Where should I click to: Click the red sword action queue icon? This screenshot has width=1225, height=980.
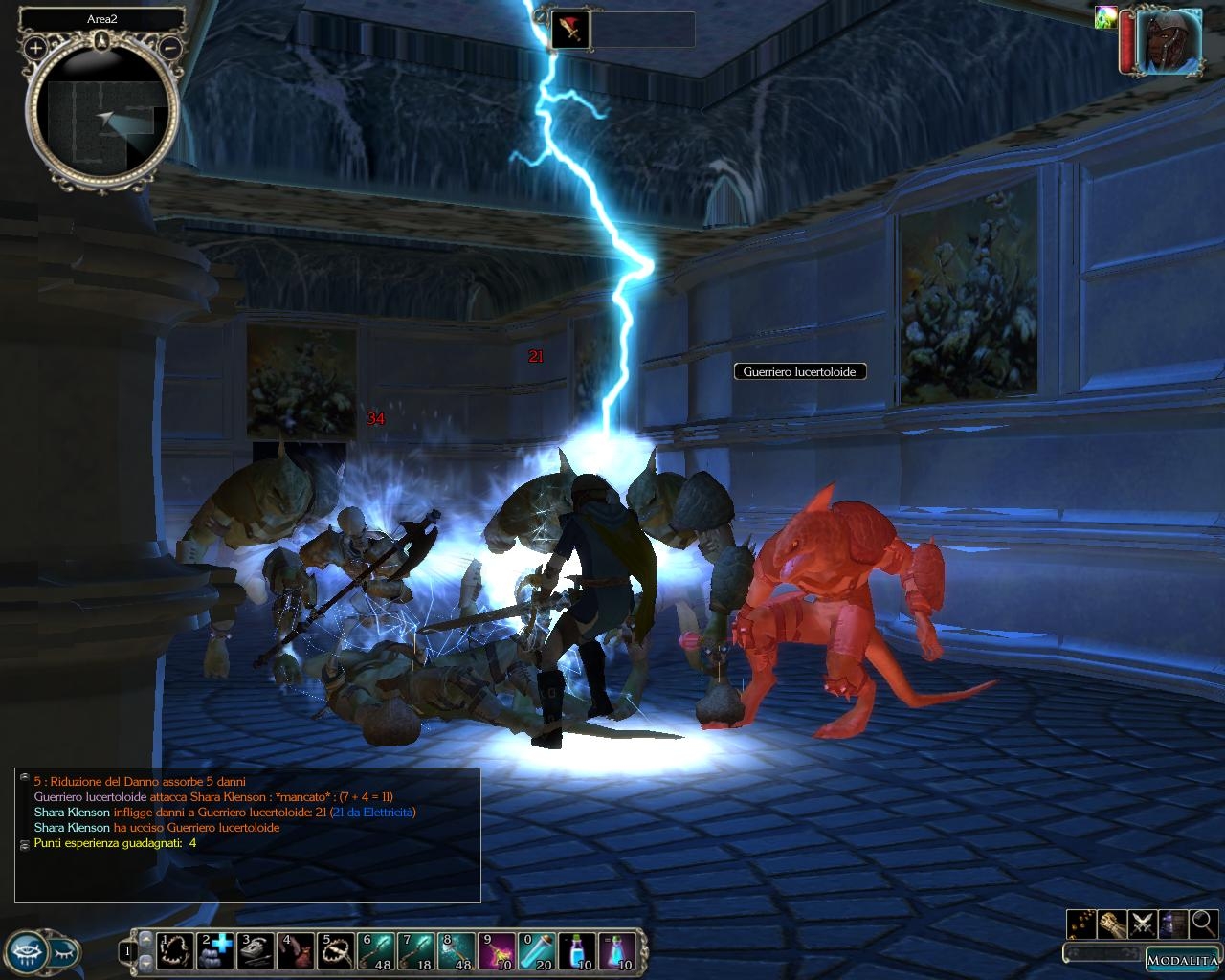571,30
